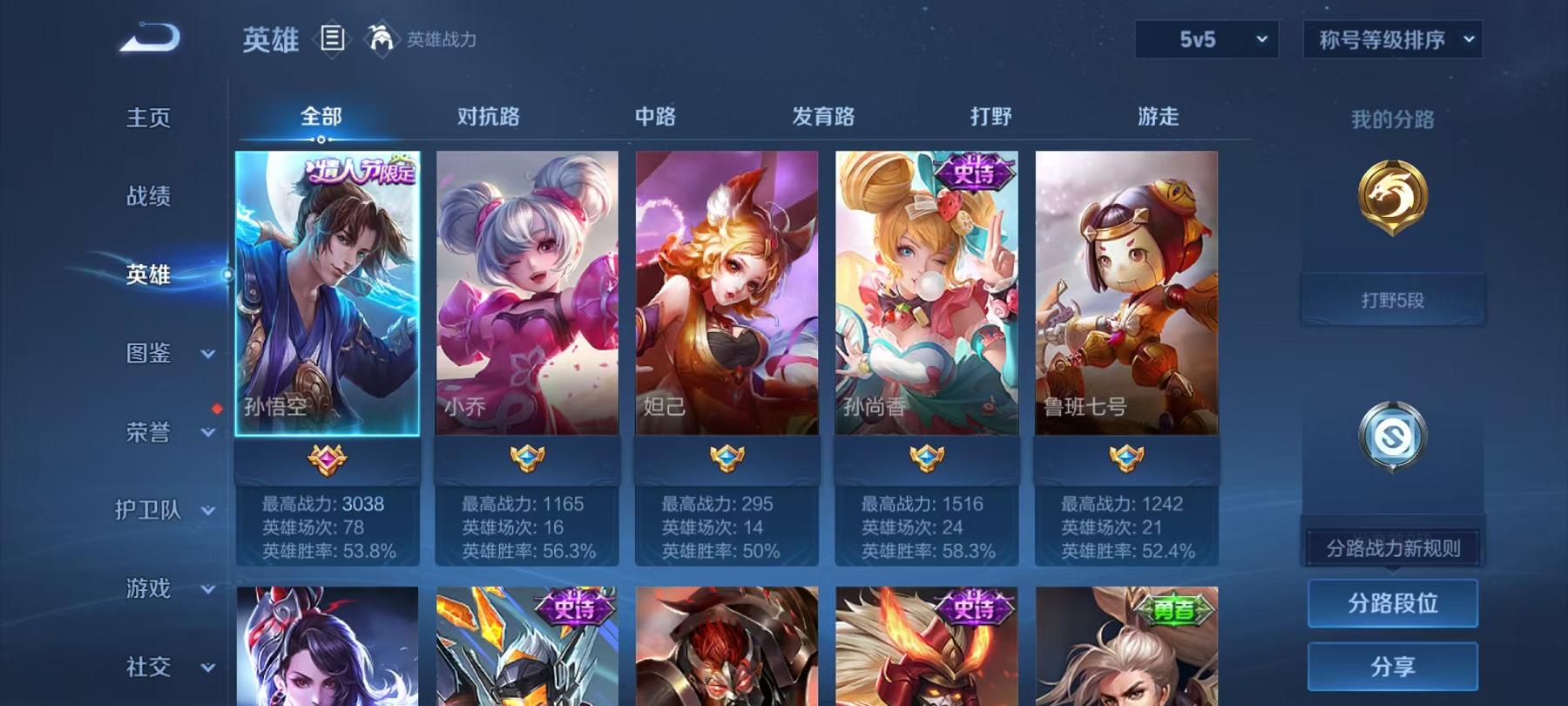This screenshot has width=1568, height=706.
Task: Open the 称号等级排序 sorting dropdown
Action: pyautogui.click(x=1391, y=39)
